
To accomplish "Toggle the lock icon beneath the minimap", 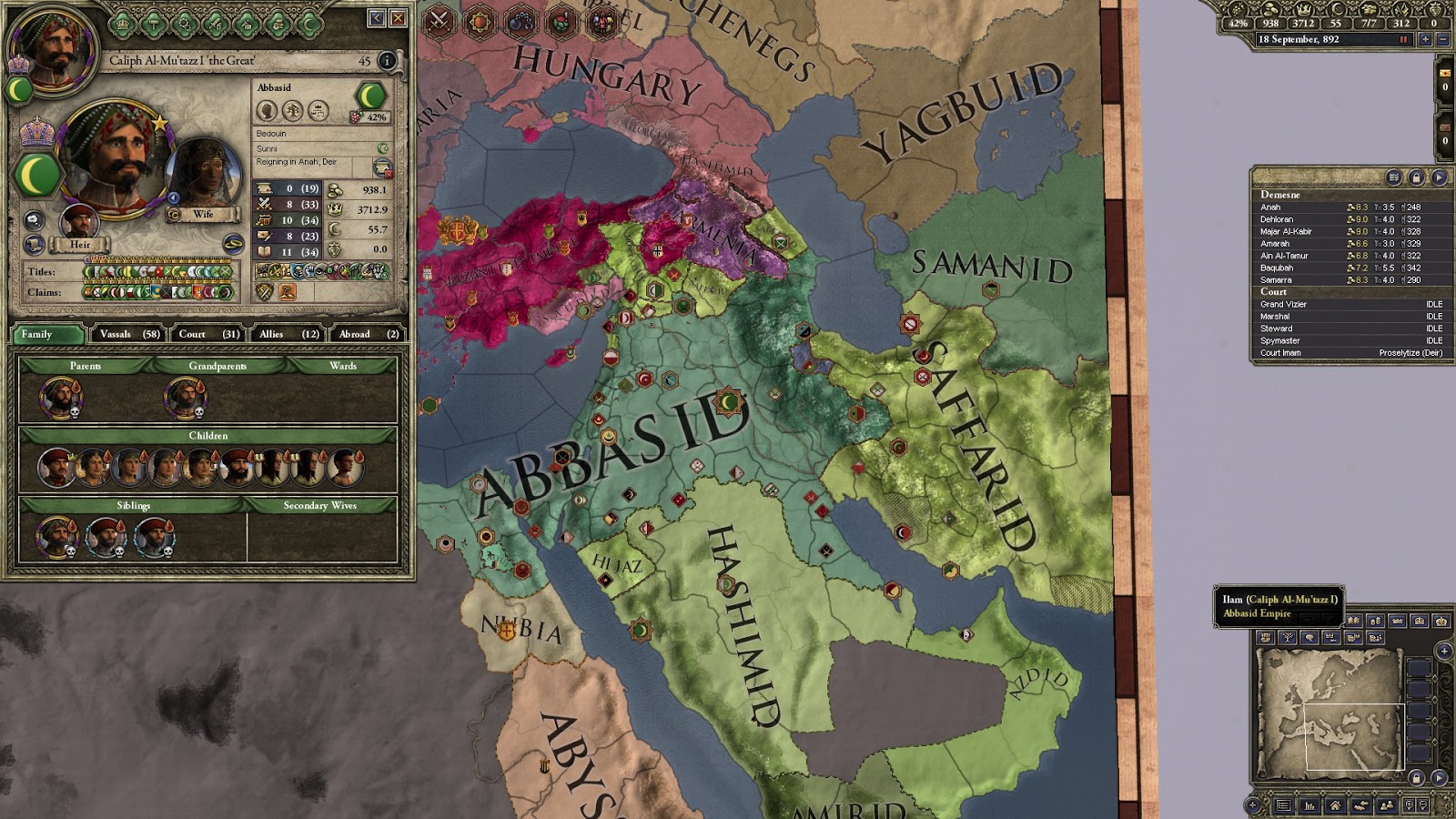I will click(1416, 777).
